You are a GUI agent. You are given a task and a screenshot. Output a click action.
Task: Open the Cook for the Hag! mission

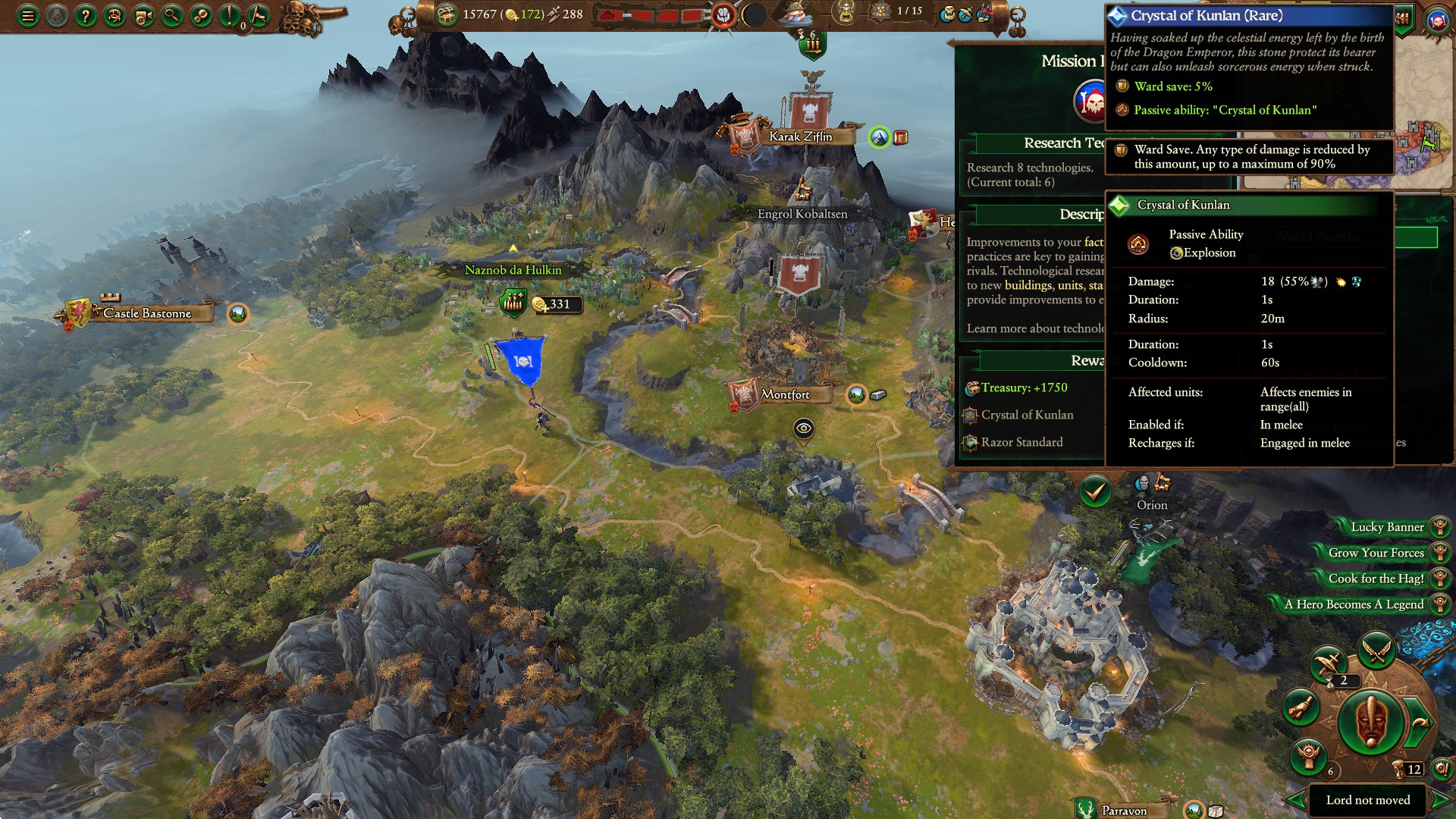click(x=1376, y=579)
